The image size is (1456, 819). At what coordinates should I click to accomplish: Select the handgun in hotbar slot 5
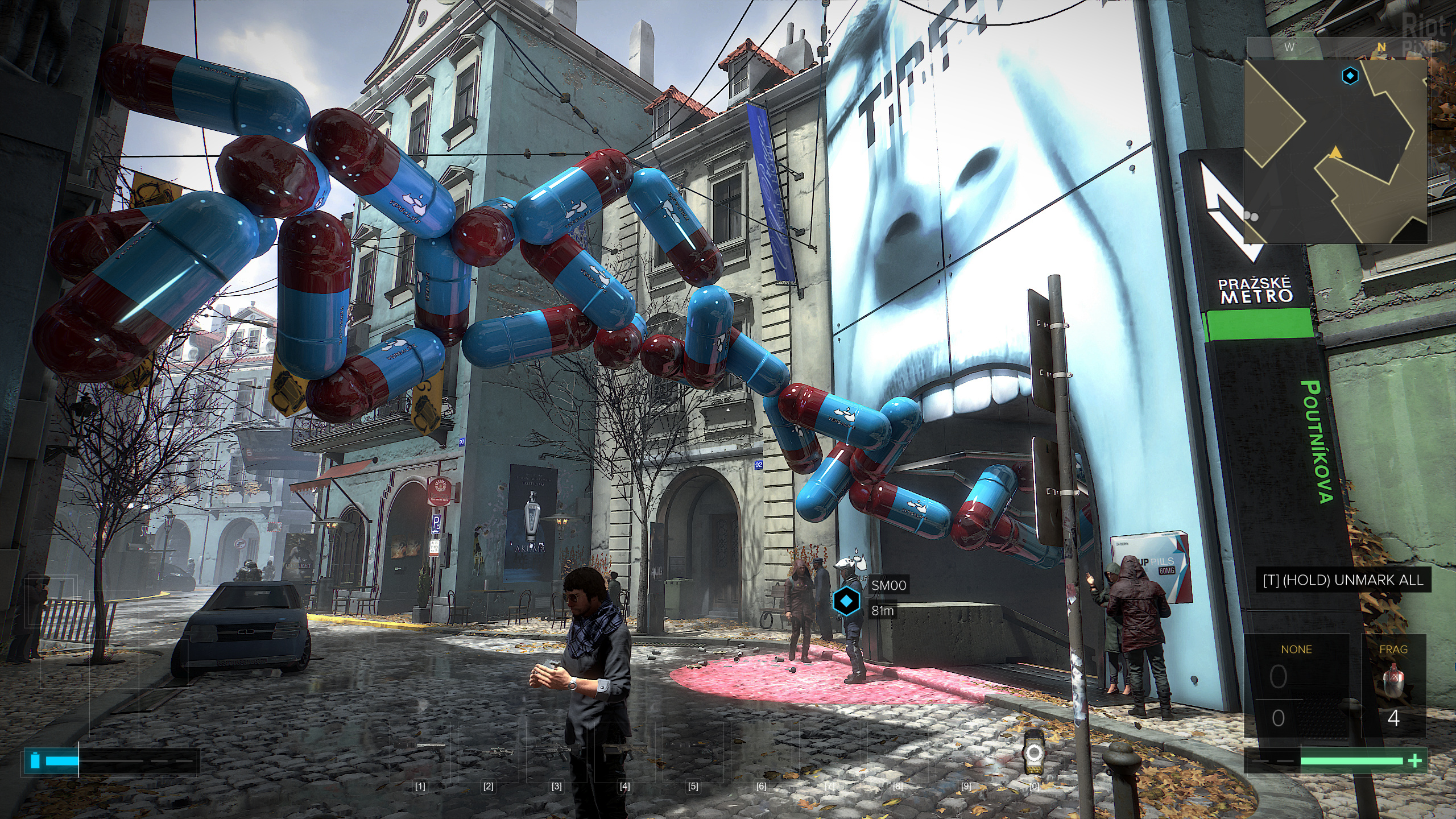693,750
